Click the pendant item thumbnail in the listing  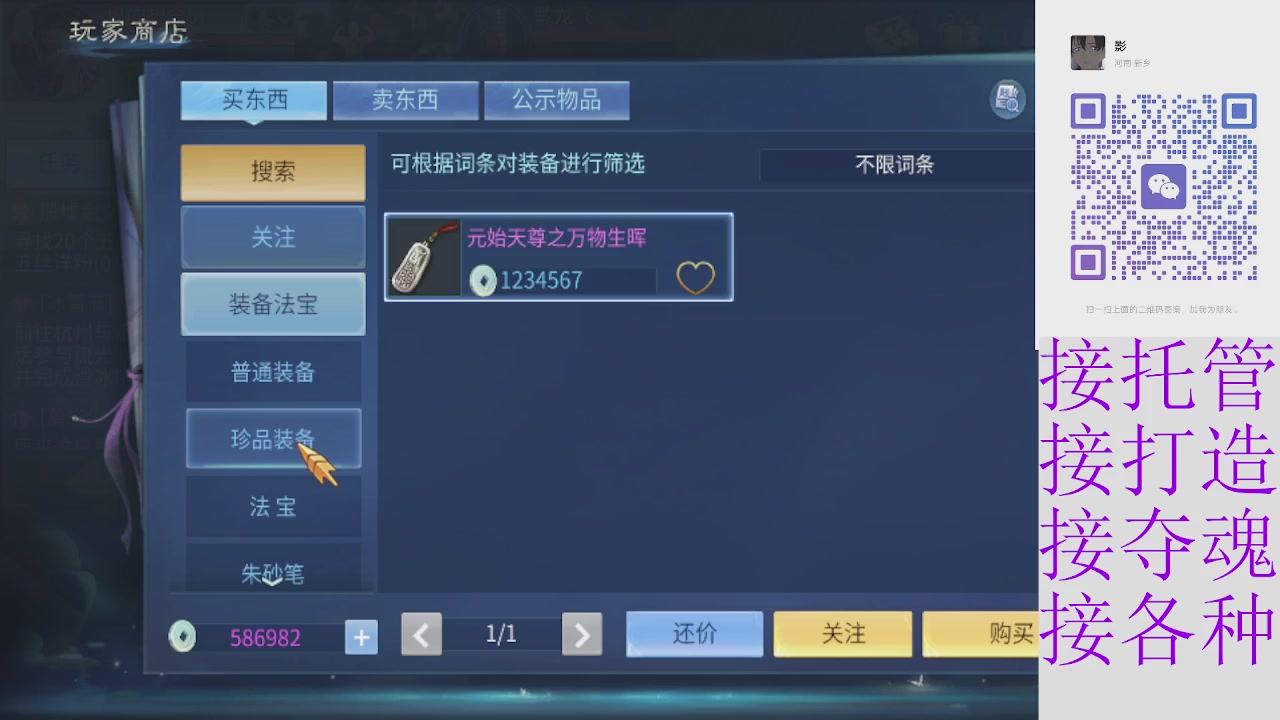coord(424,258)
